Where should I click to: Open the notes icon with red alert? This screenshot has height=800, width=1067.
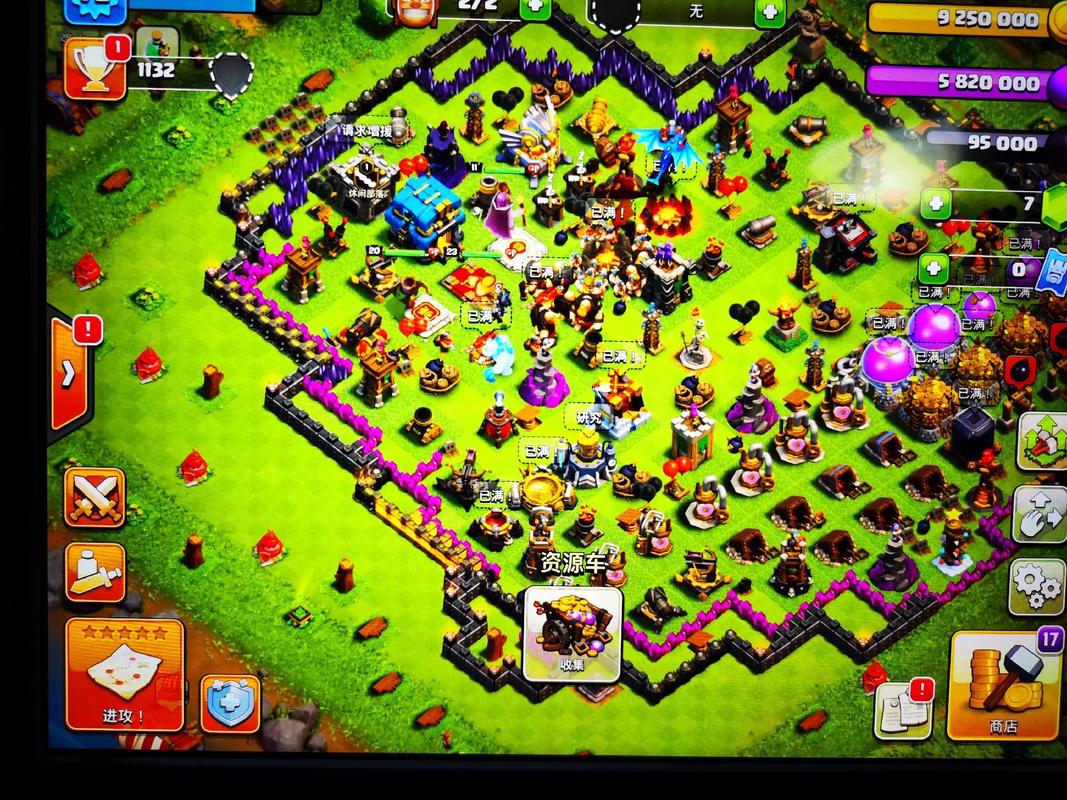click(x=903, y=710)
